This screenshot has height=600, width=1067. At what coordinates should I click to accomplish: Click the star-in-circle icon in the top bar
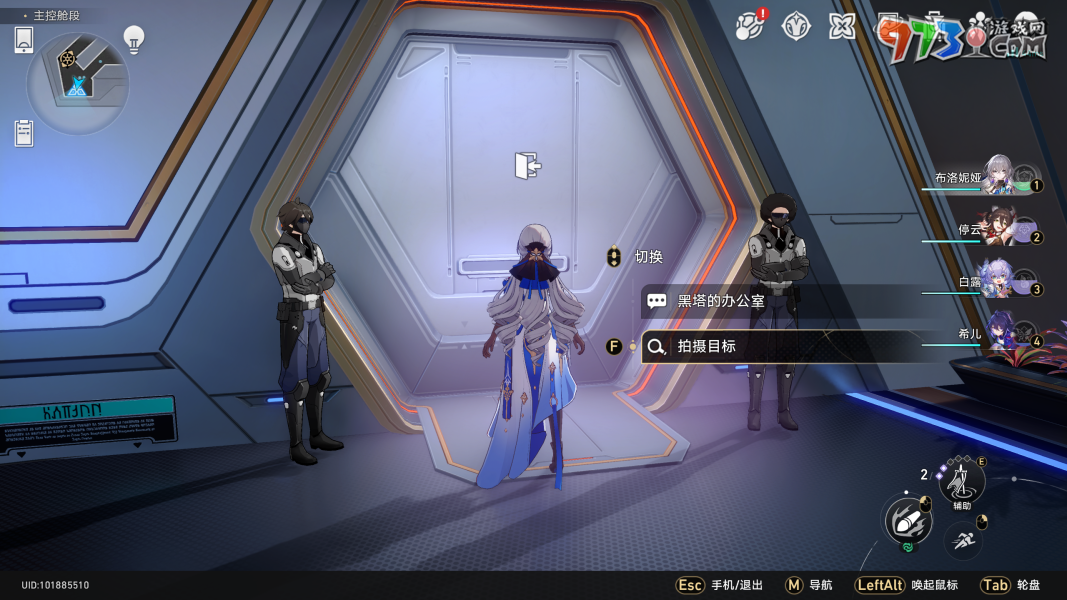pyautogui.click(x=796, y=27)
